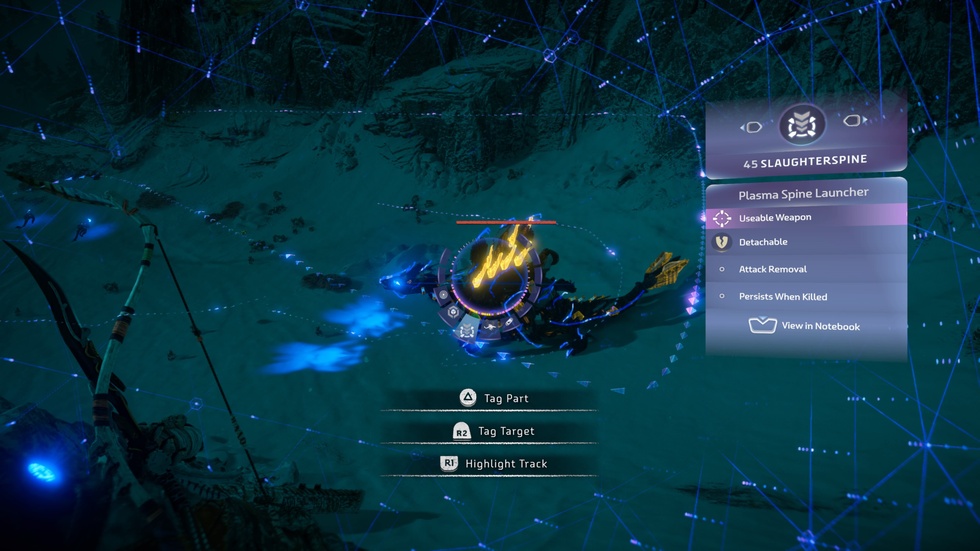Choose the Attack Removal row
The height and width of the screenshot is (551, 980).
click(x=806, y=269)
